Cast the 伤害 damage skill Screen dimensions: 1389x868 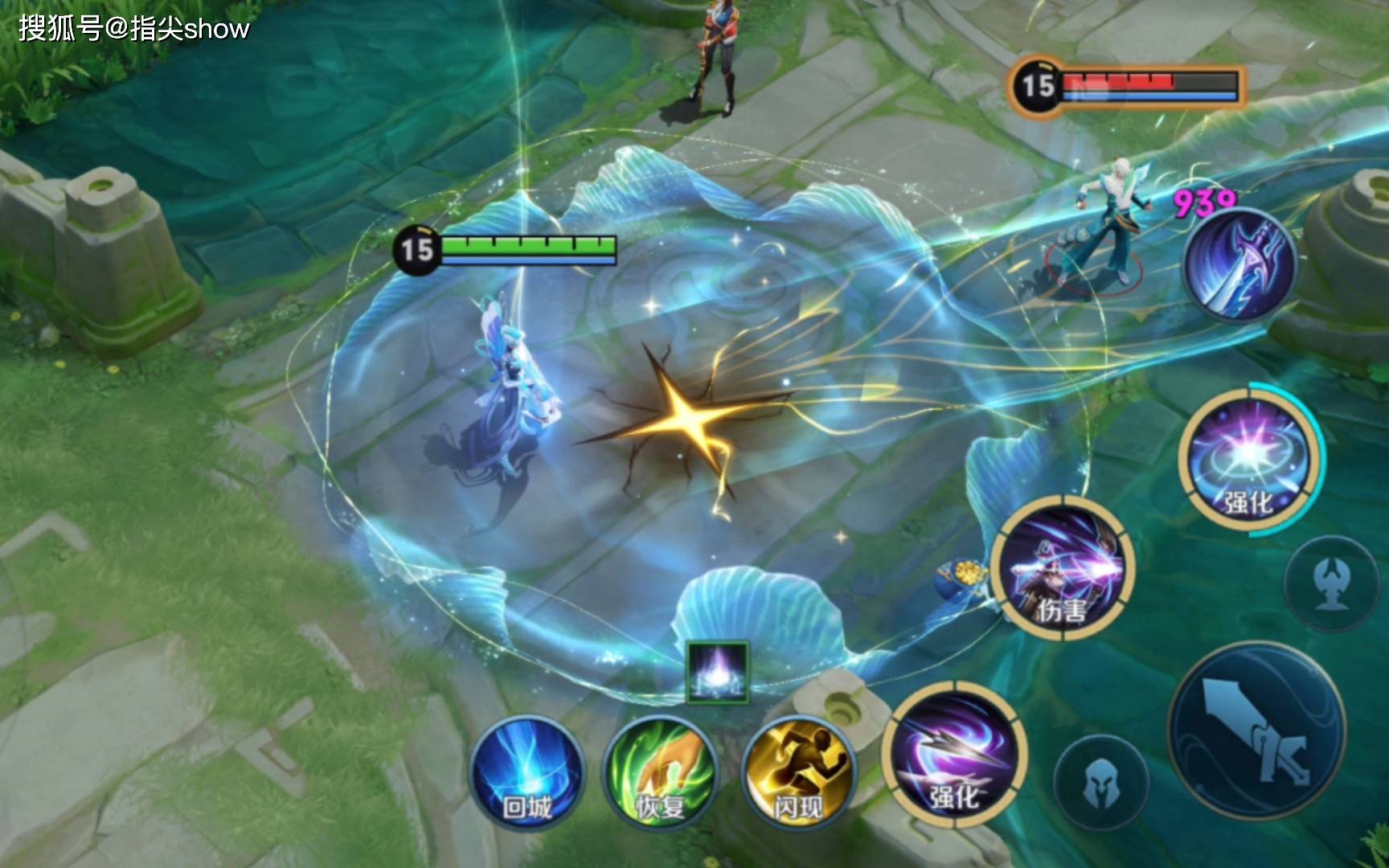pyautogui.click(x=1063, y=568)
